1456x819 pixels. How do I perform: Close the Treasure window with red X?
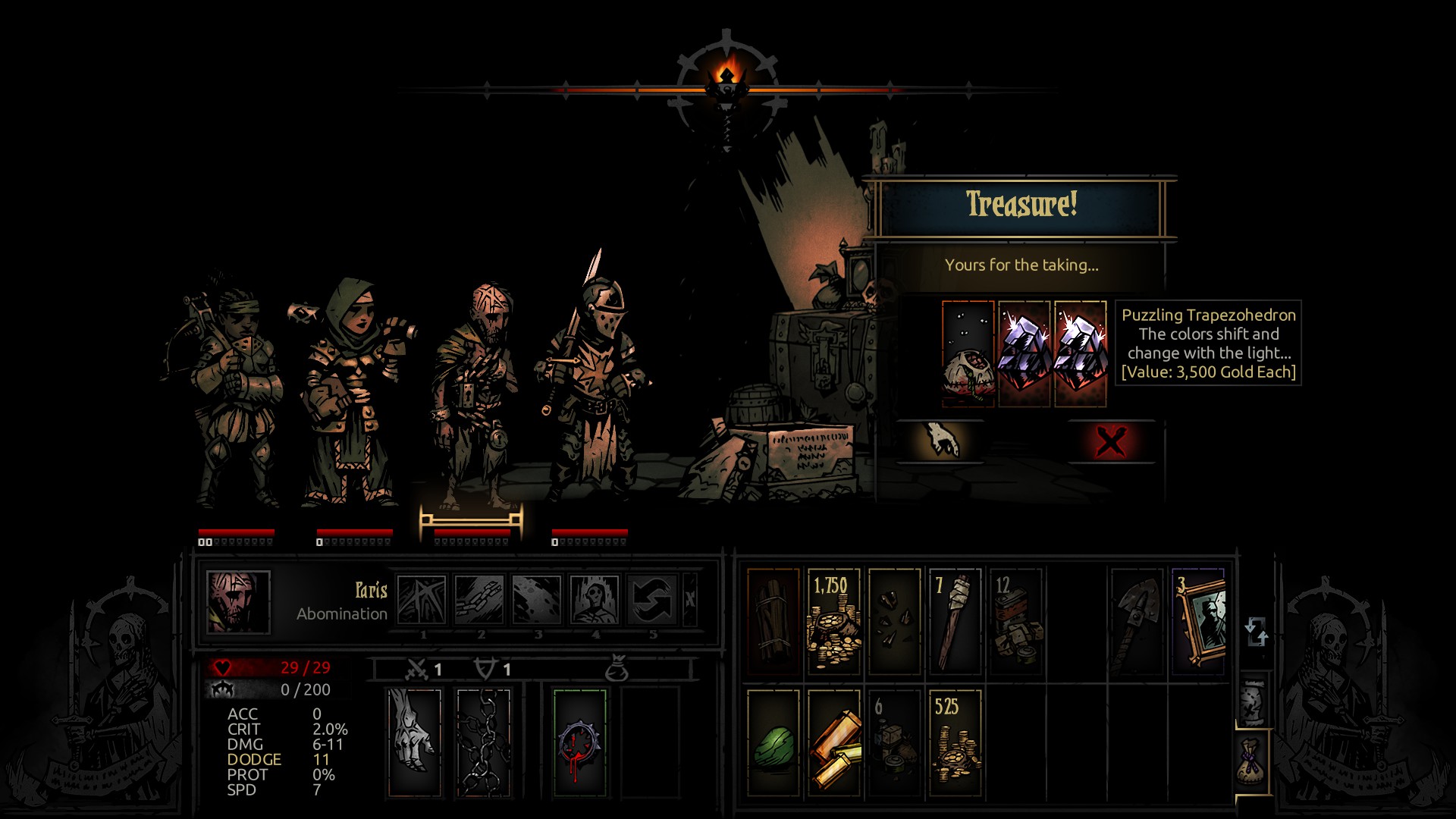point(1111,441)
